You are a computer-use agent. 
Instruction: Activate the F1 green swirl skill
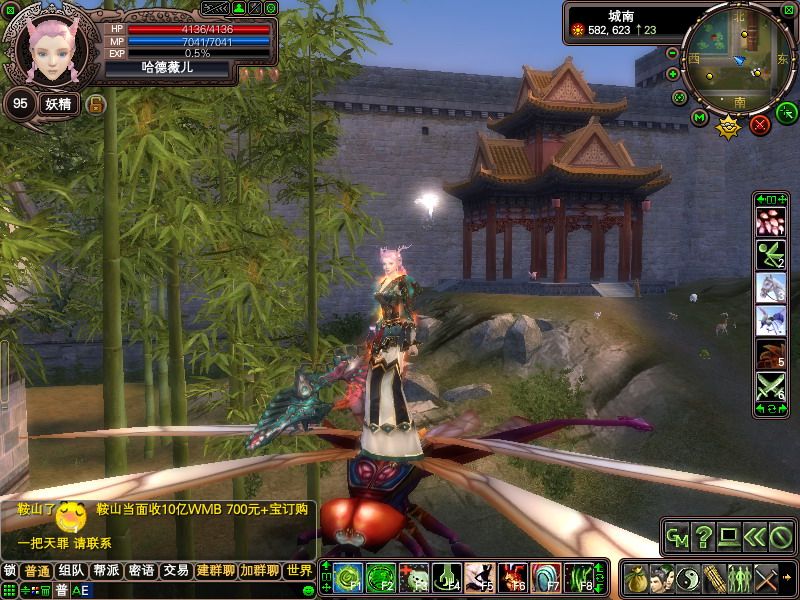coord(346,577)
